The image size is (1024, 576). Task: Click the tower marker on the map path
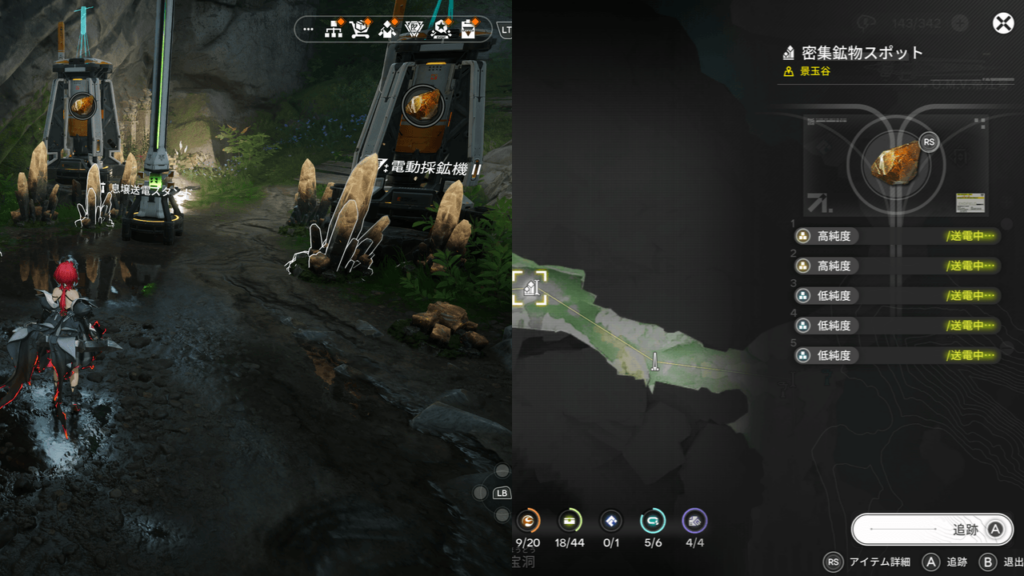(654, 360)
